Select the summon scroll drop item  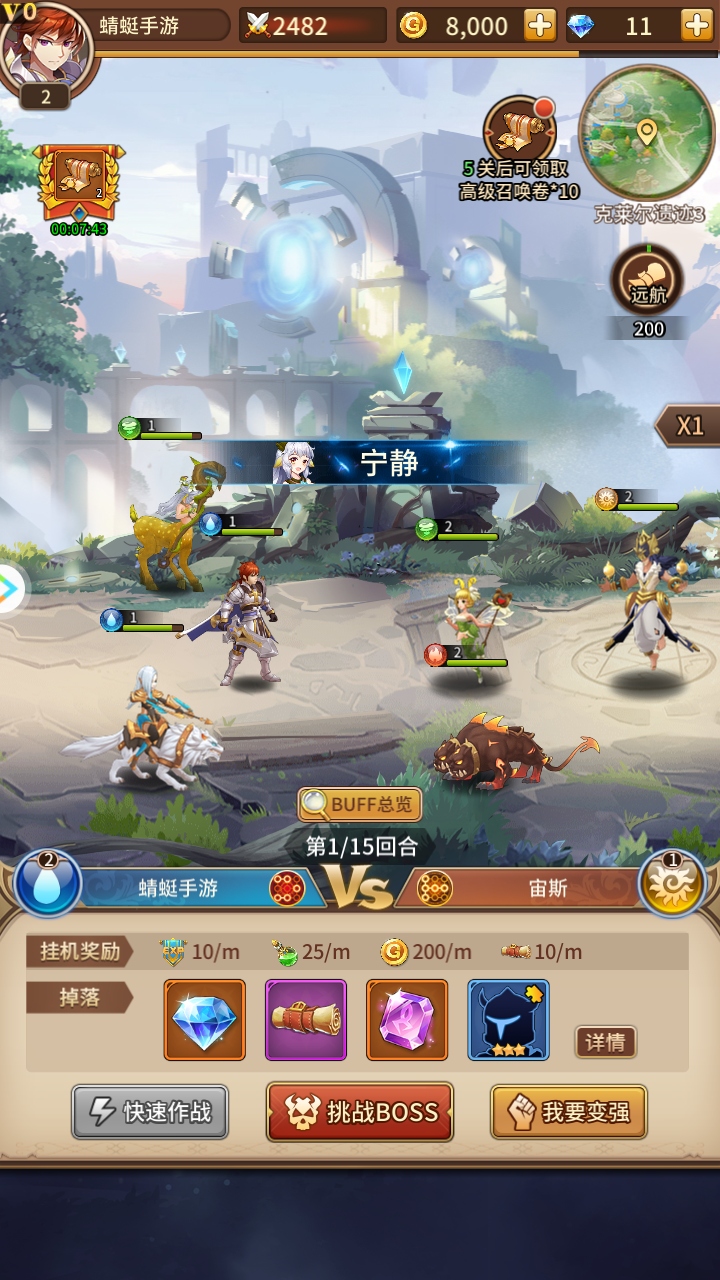click(x=306, y=1020)
